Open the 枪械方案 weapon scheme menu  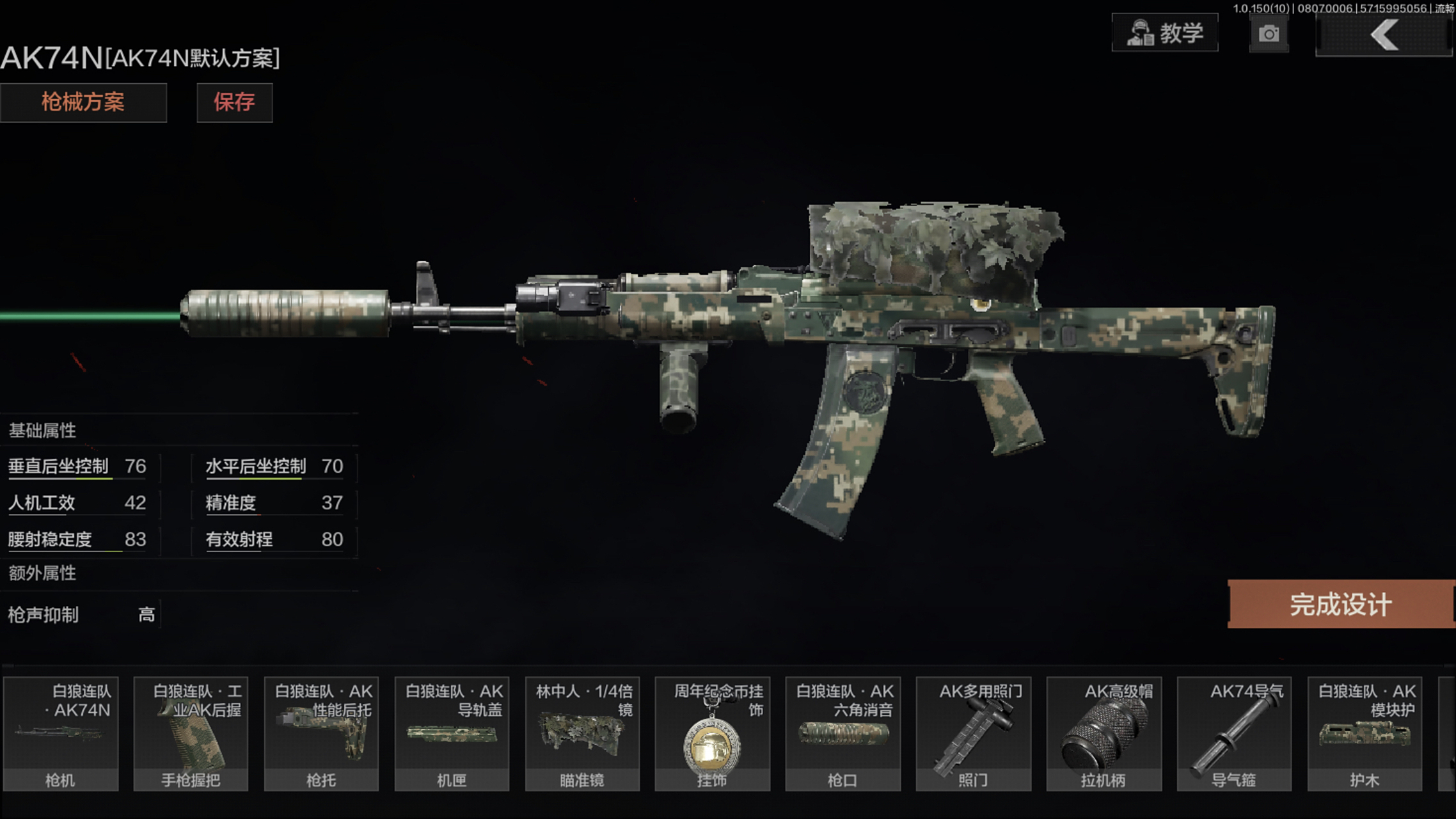pyautogui.click(x=83, y=102)
